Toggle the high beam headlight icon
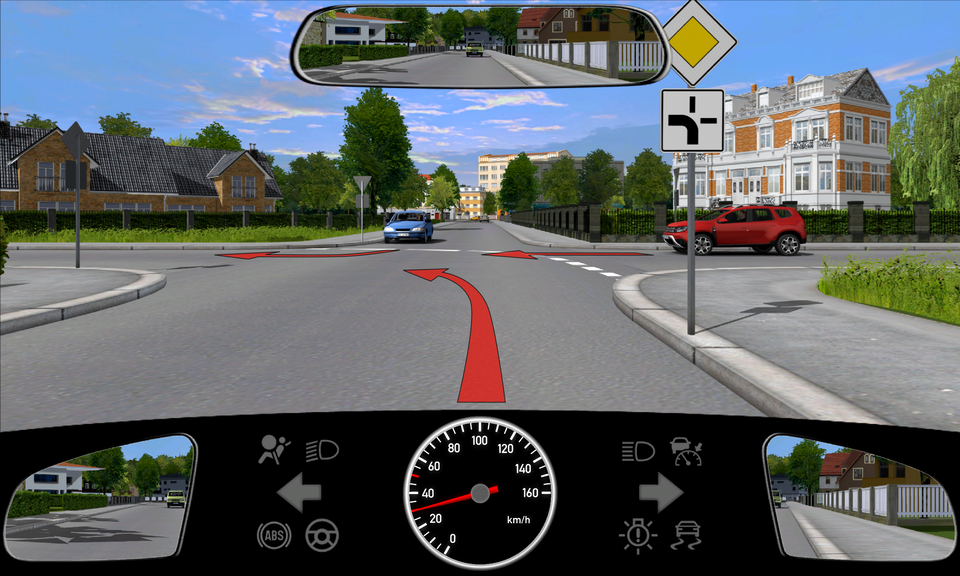The height and width of the screenshot is (576, 960). pyautogui.click(x=637, y=451)
